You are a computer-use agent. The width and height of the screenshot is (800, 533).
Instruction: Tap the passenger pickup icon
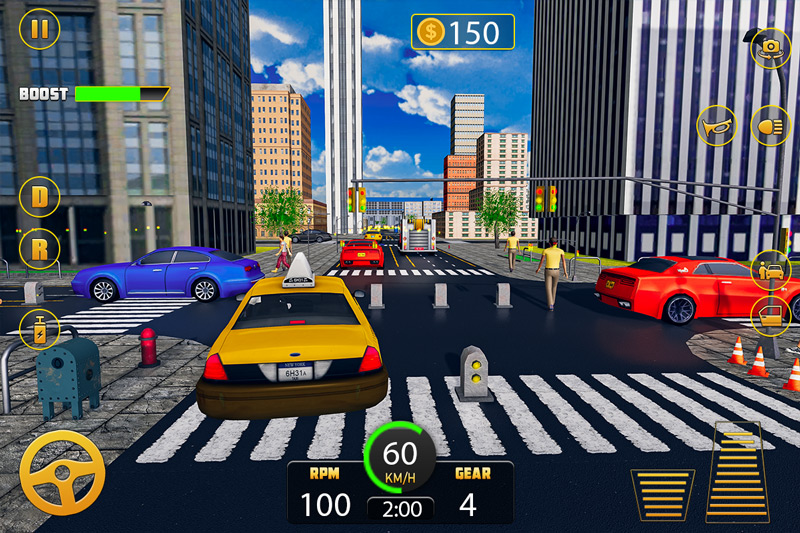[770, 269]
